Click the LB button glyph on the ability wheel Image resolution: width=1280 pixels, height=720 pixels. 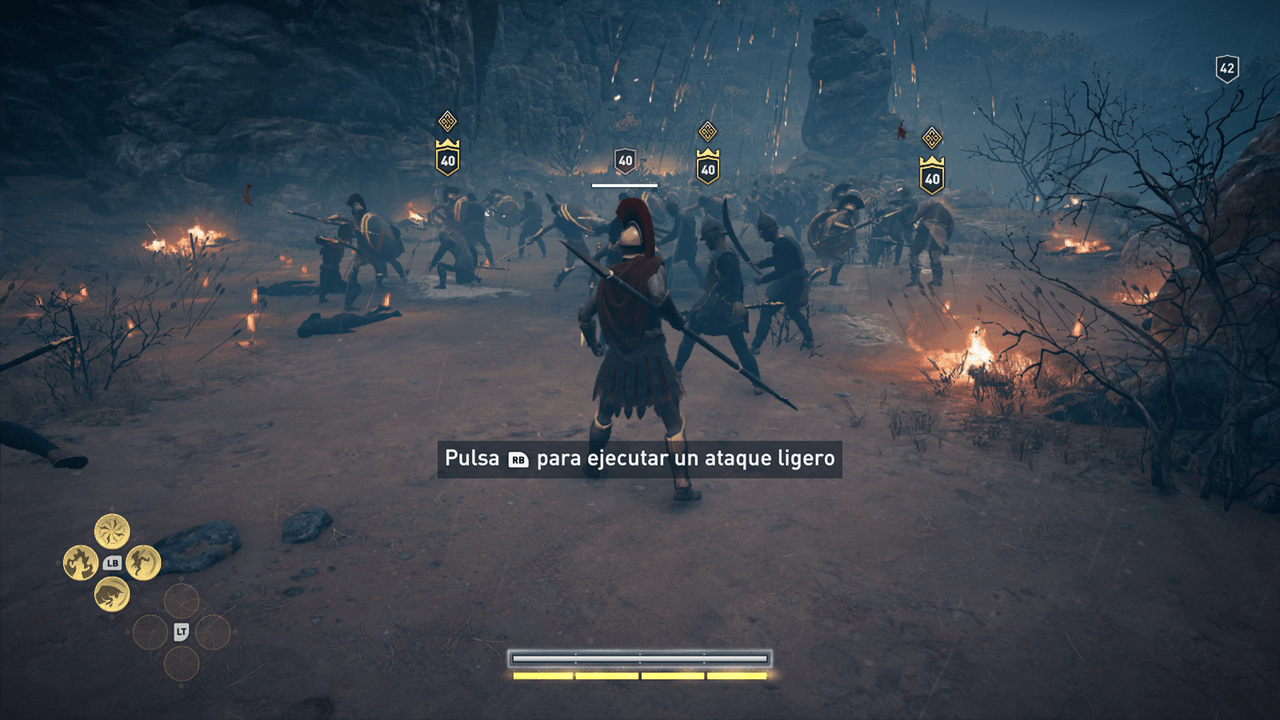click(113, 562)
